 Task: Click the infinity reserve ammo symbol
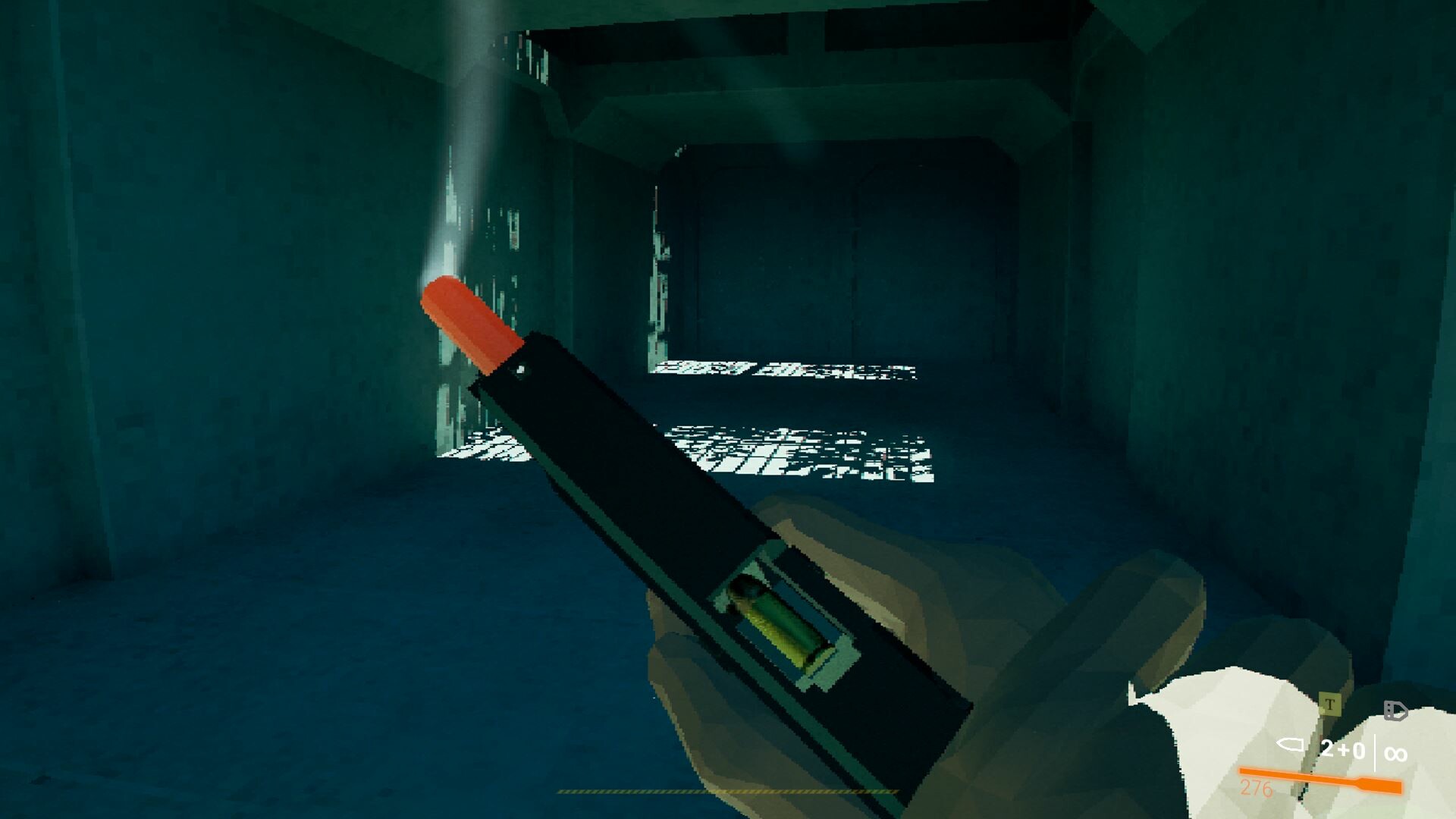coord(1395,754)
